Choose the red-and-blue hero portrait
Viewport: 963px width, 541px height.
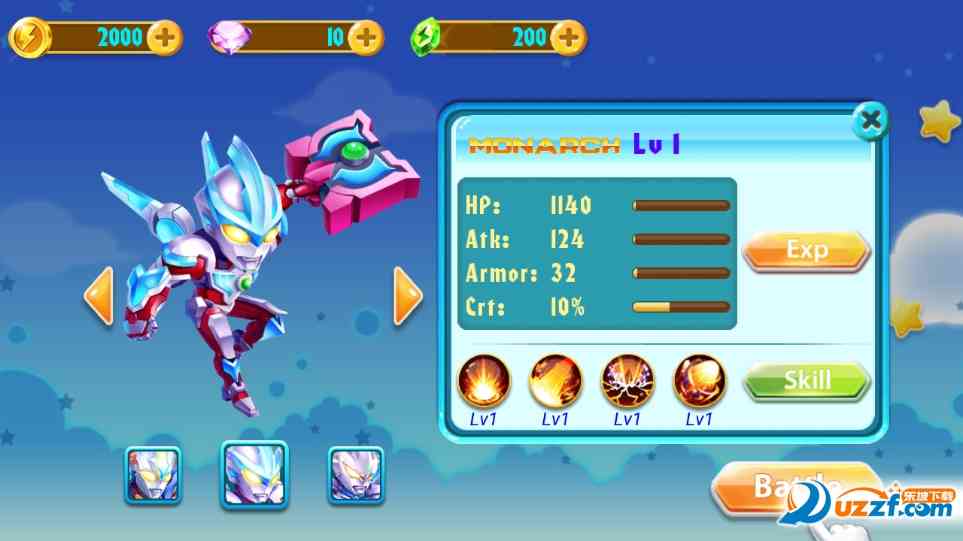(x=153, y=474)
